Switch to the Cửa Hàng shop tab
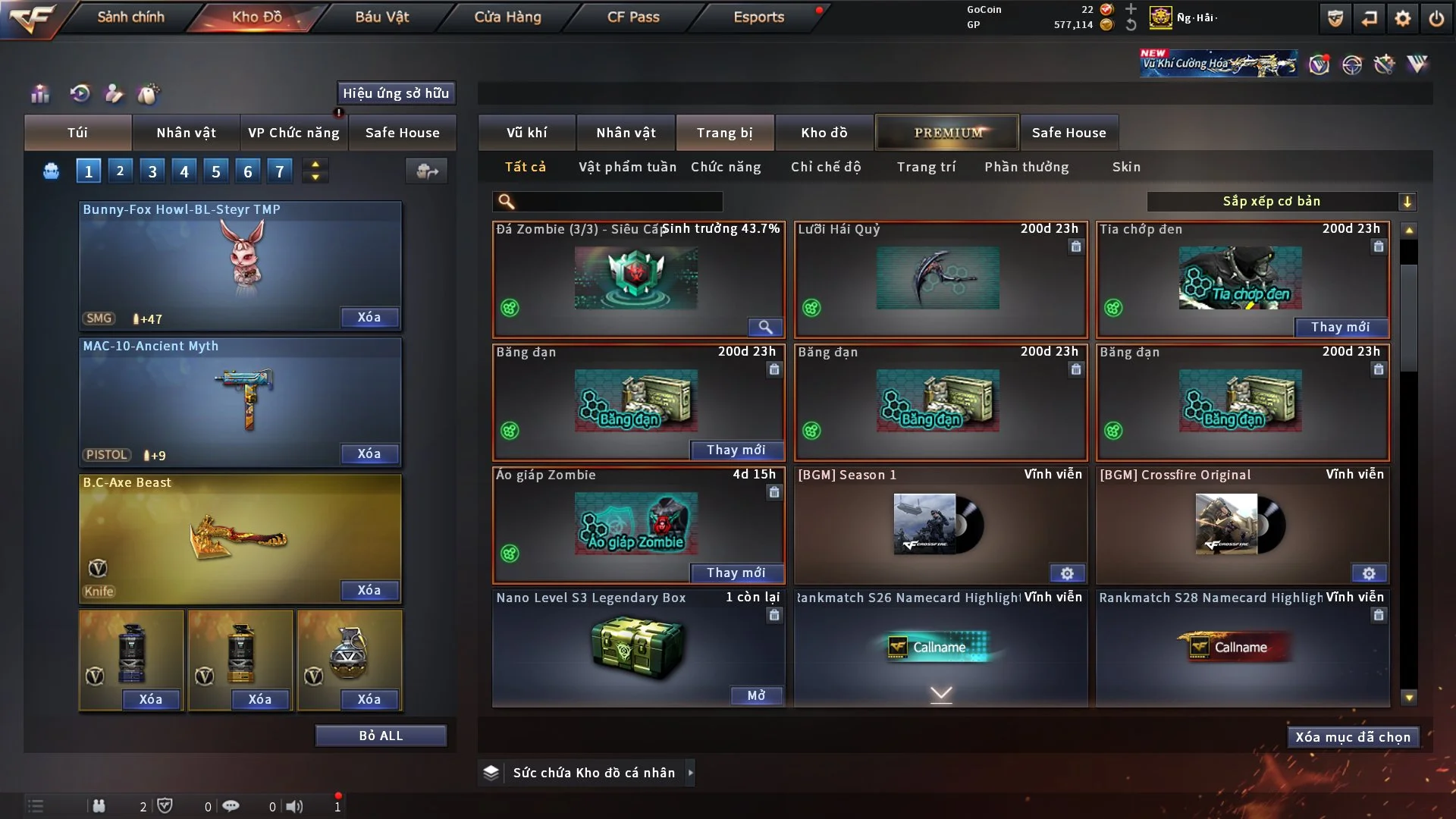Screen dimensions: 1456x819 coord(507,17)
